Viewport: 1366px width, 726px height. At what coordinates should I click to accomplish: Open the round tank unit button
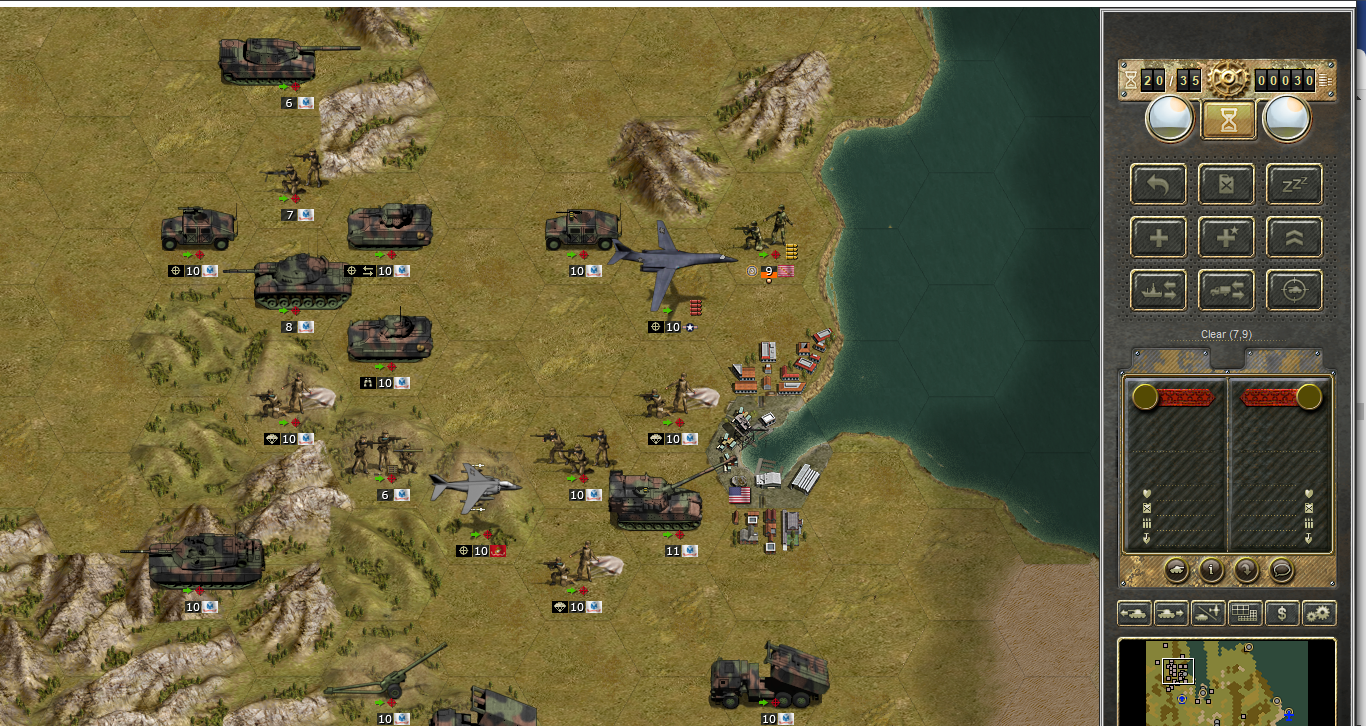[1177, 571]
